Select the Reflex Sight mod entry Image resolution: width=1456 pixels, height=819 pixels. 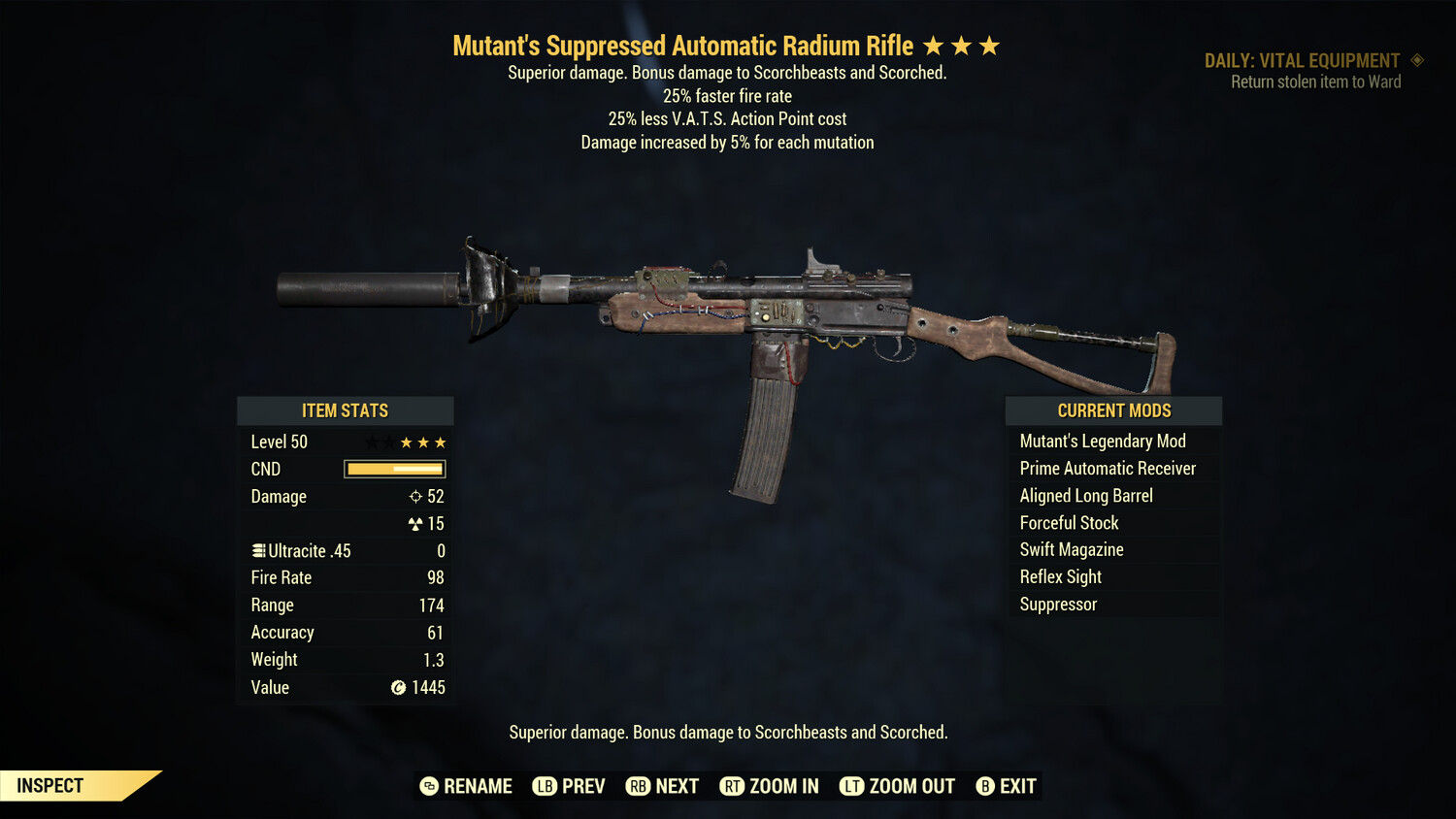point(1060,576)
